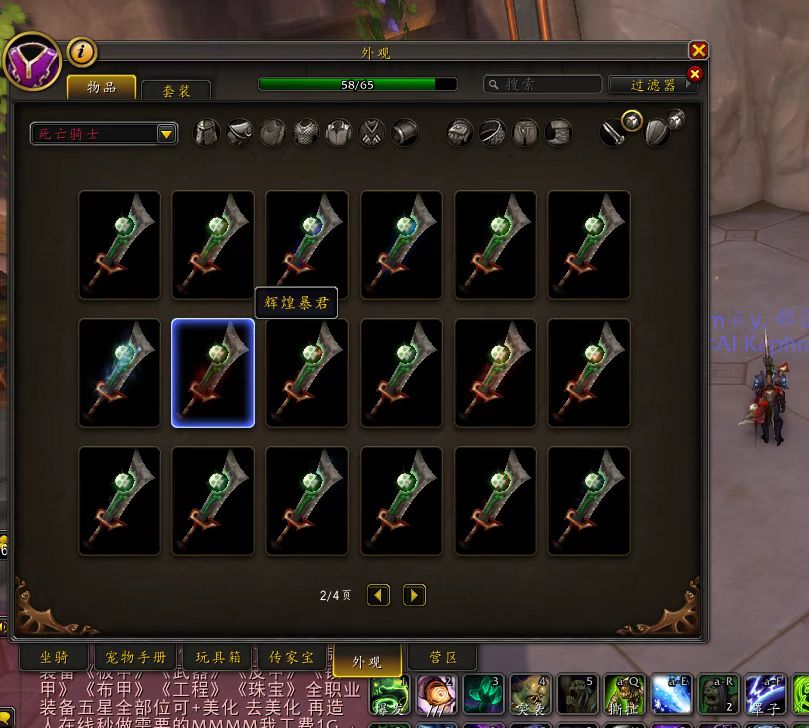Open the 传家宝 heirlooms tab

tap(291, 658)
